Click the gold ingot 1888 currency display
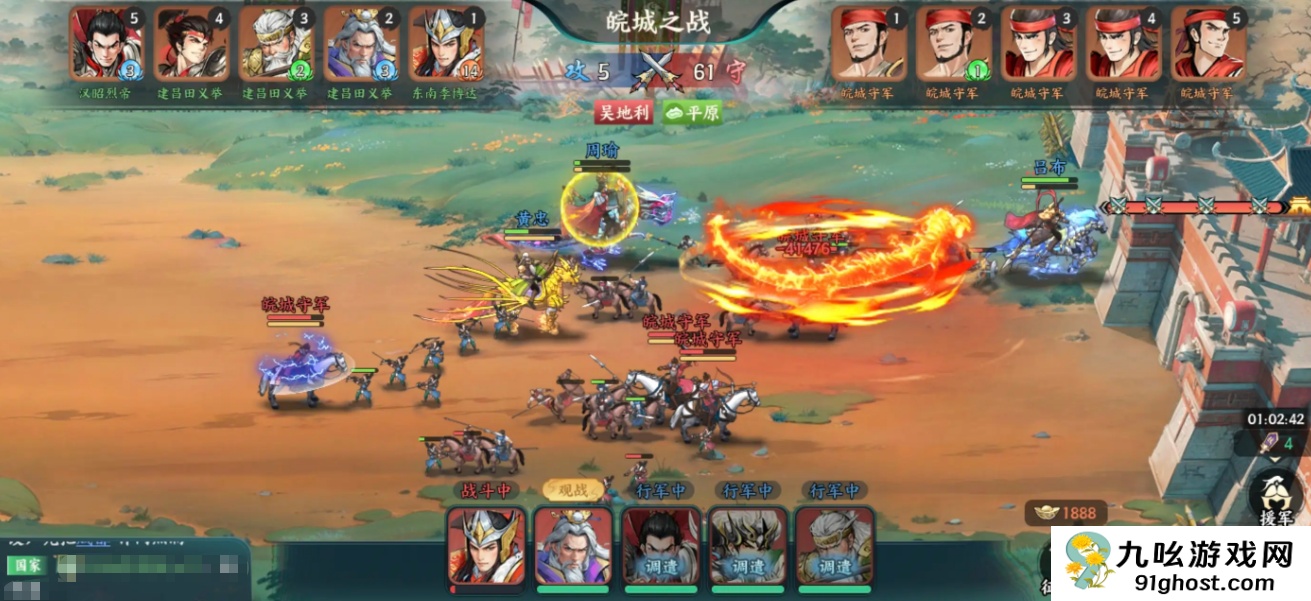 (1065, 513)
